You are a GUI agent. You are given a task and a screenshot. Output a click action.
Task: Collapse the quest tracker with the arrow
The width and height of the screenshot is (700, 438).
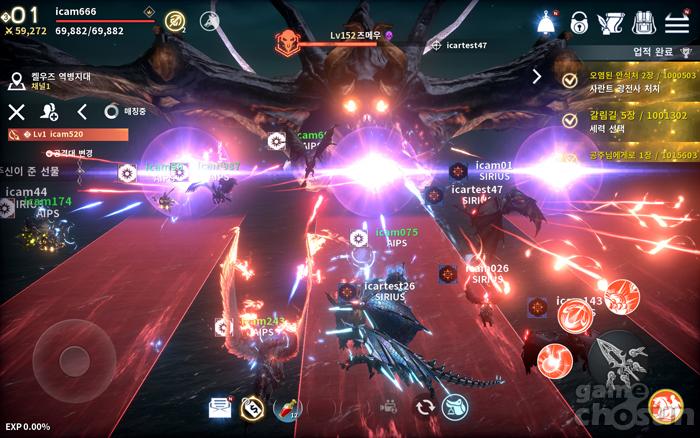tap(537, 76)
